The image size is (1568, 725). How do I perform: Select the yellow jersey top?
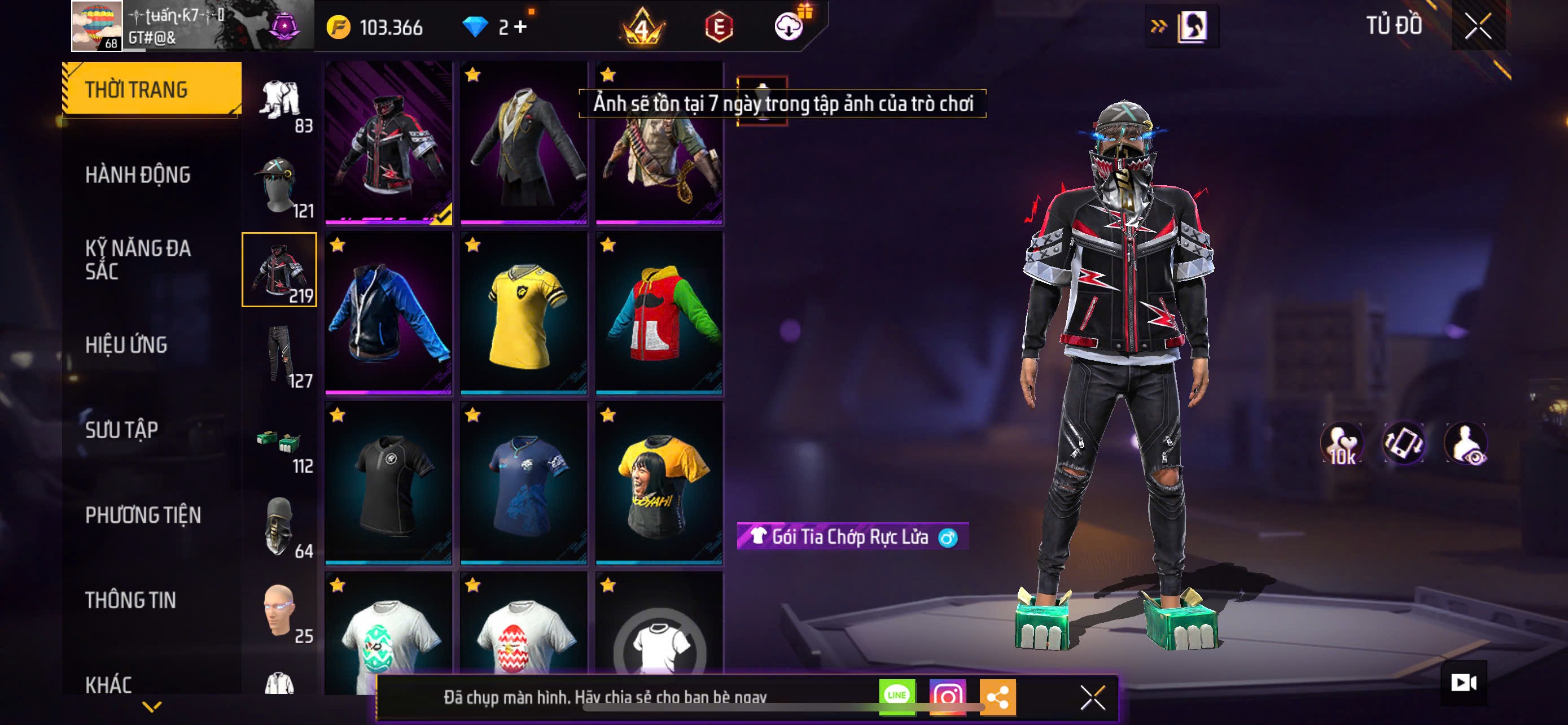[x=524, y=313]
